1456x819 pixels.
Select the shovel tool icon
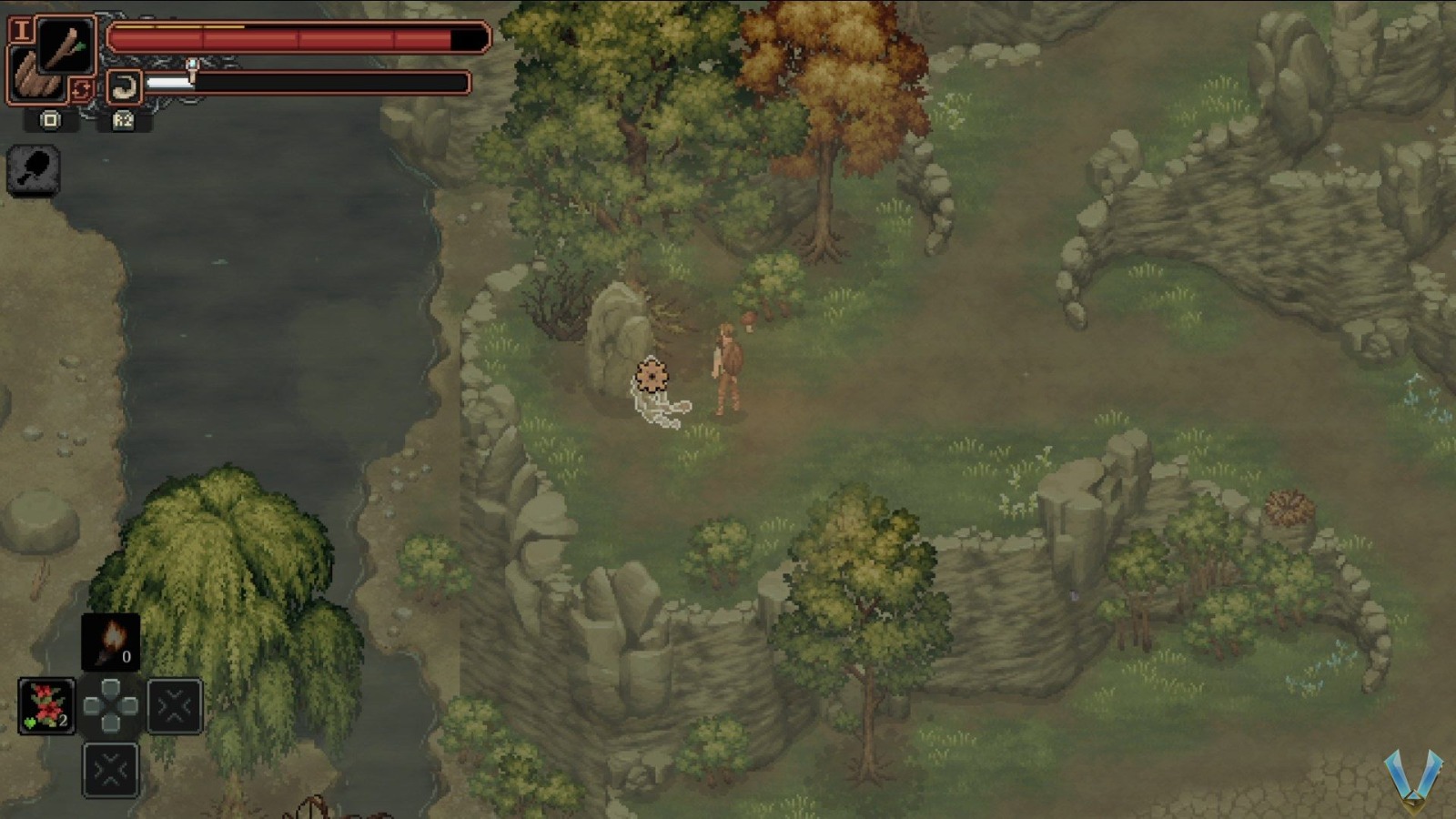tap(35, 171)
